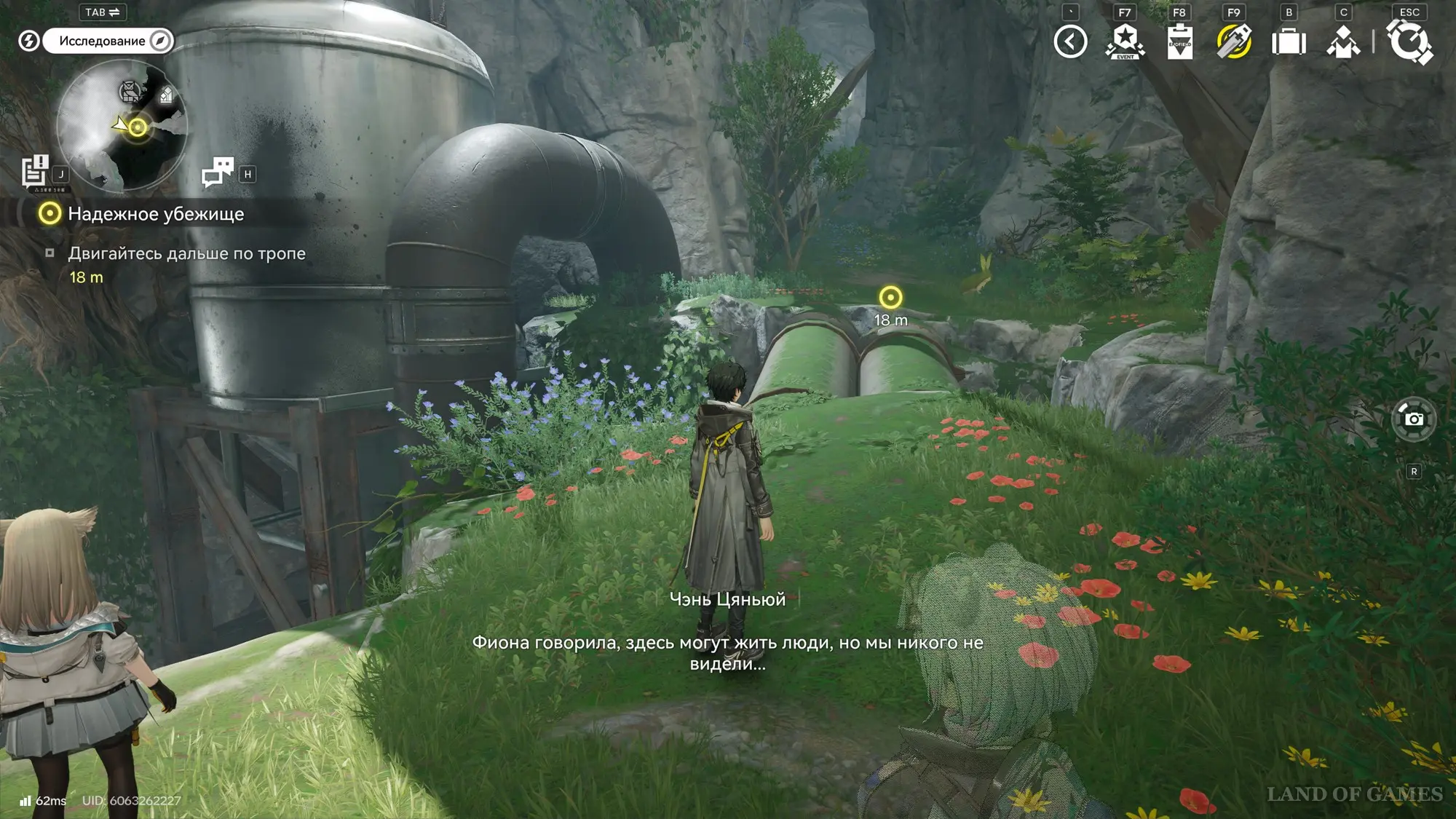
Task: Open the quest log icon with exclamation mark
Action: click(34, 172)
